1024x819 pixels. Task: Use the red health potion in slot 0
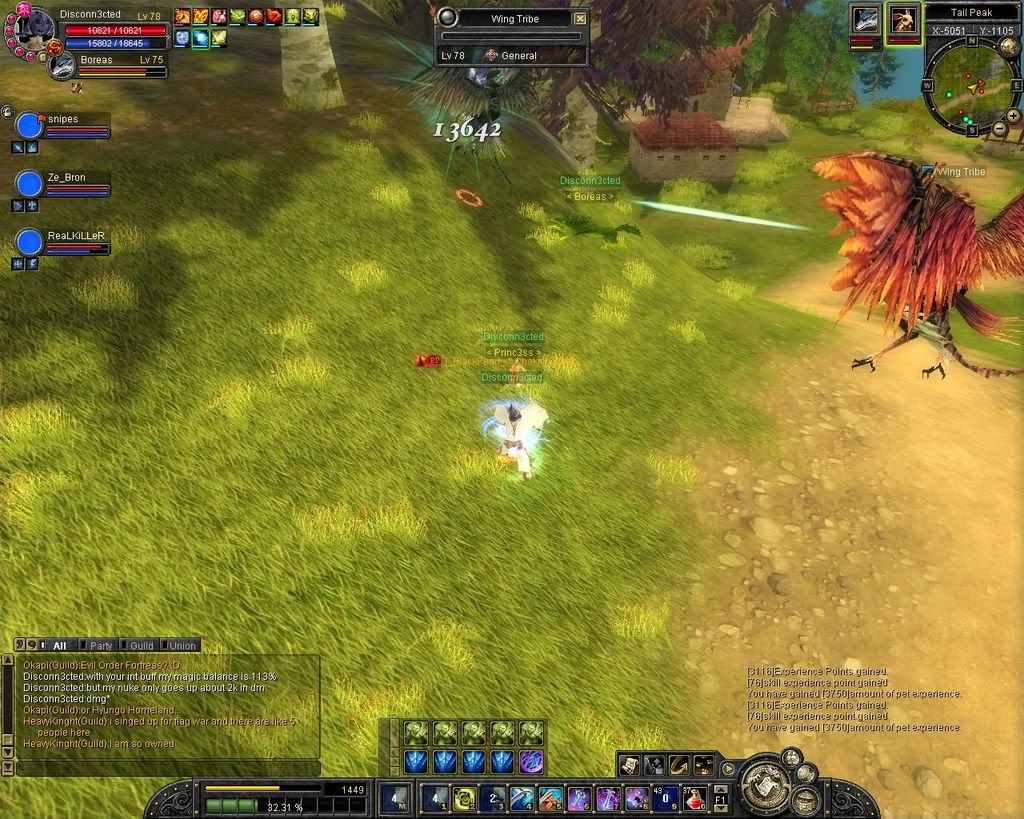[x=694, y=798]
